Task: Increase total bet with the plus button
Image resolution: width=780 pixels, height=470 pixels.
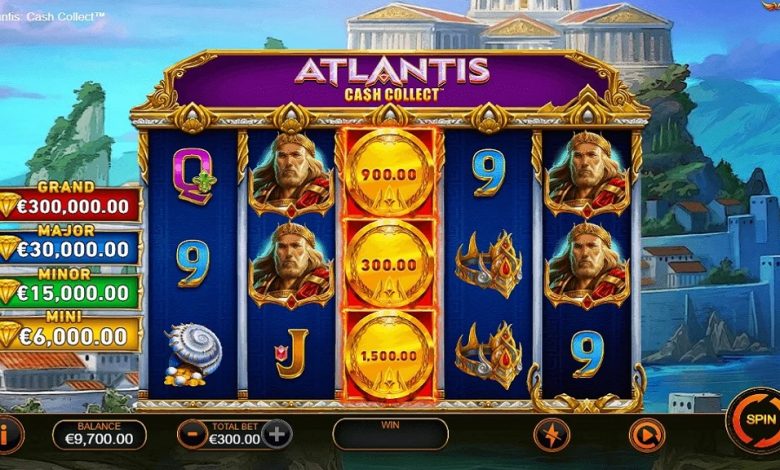Action: (x=277, y=434)
